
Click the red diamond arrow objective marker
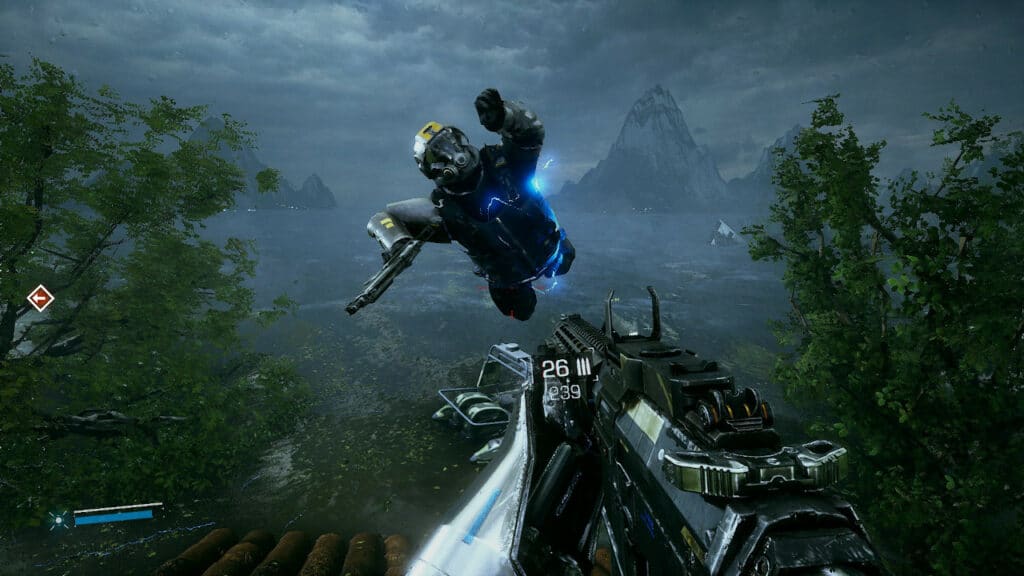coord(40,298)
